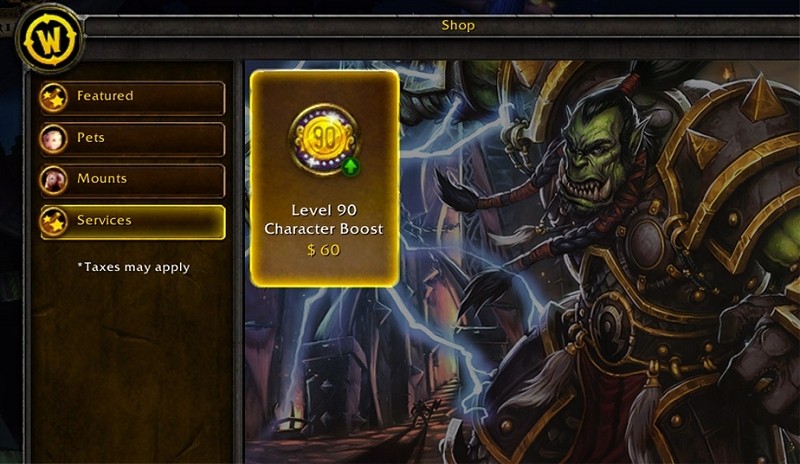This screenshot has height=464, width=800.
Task: Choose the Level 90 Character Boost card
Action: (324, 178)
